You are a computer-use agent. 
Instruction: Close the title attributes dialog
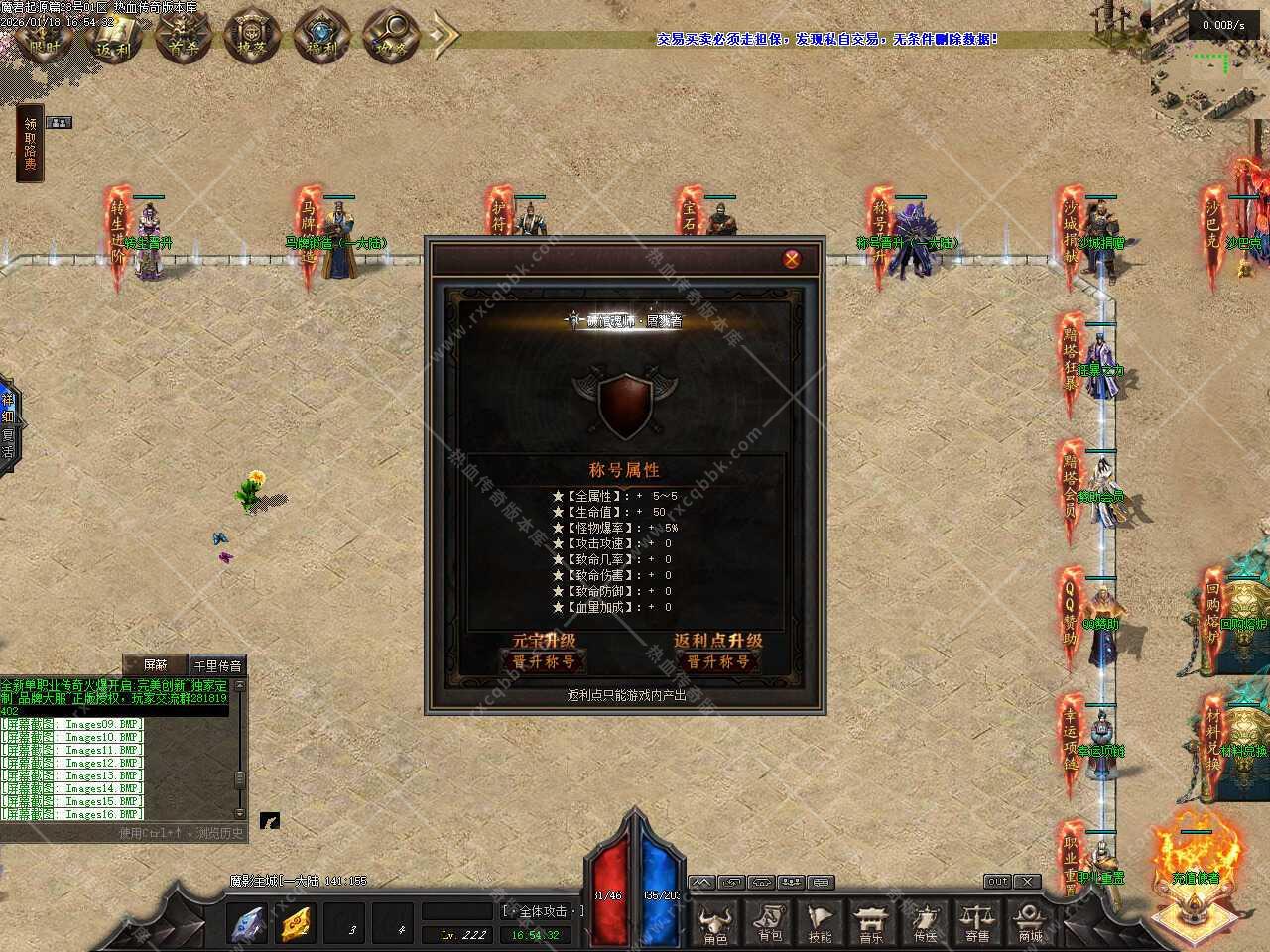[792, 259]
